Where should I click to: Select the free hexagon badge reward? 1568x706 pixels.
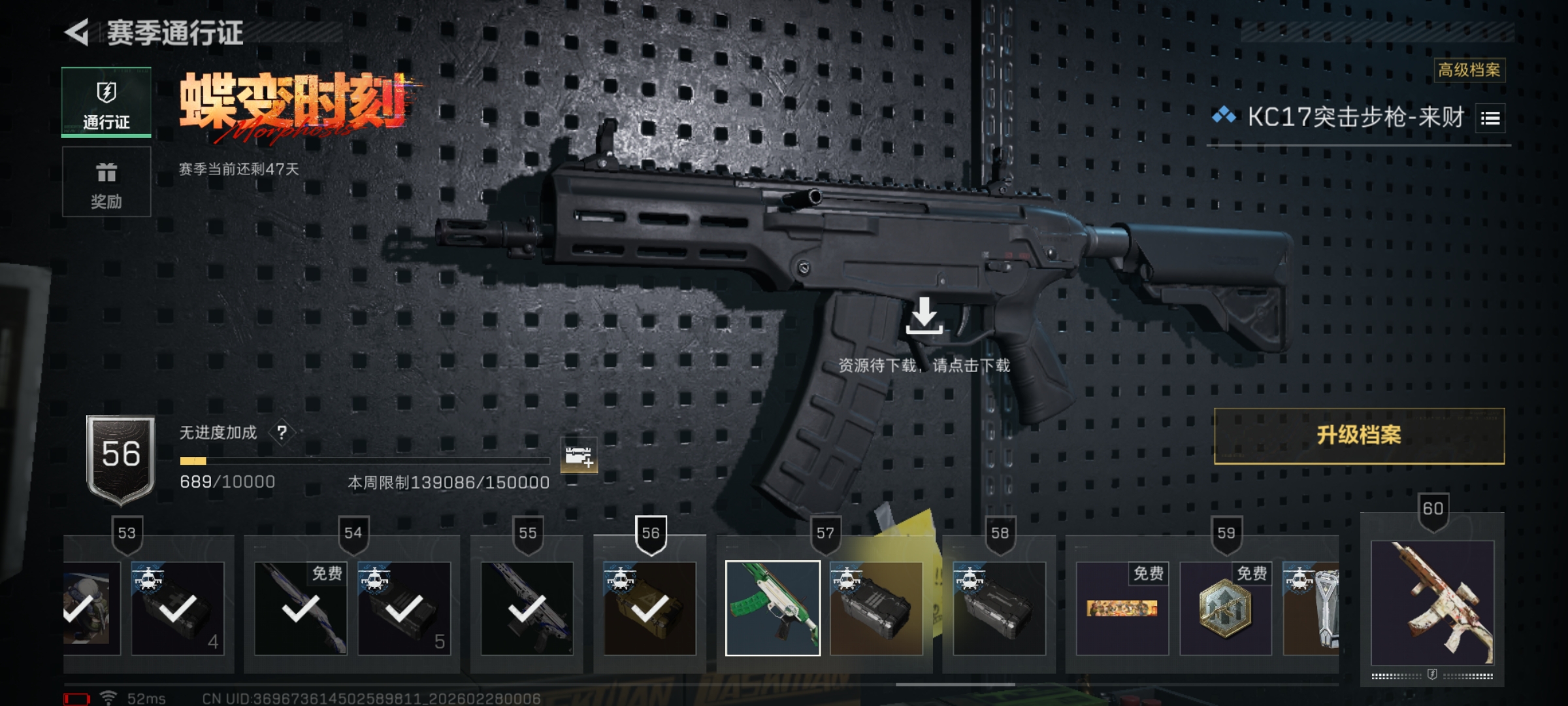(1226, 608)
